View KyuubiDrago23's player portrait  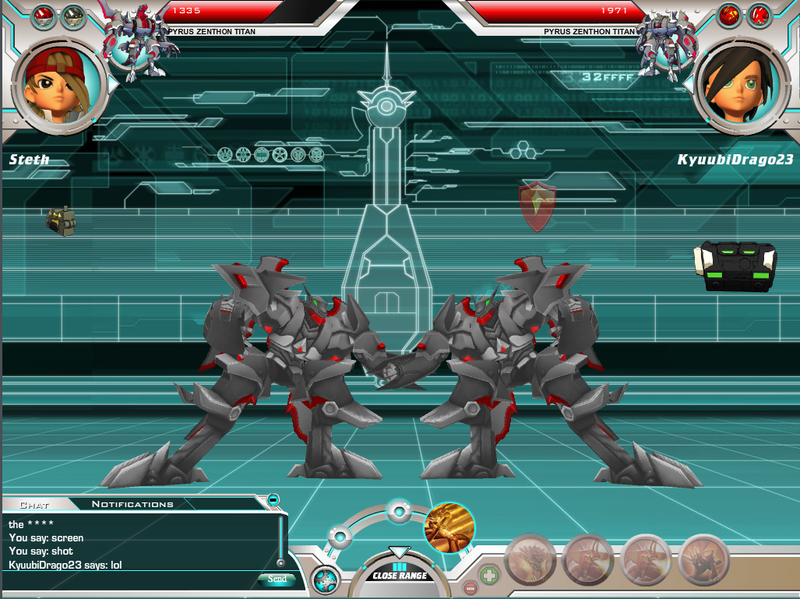point(740,84)
